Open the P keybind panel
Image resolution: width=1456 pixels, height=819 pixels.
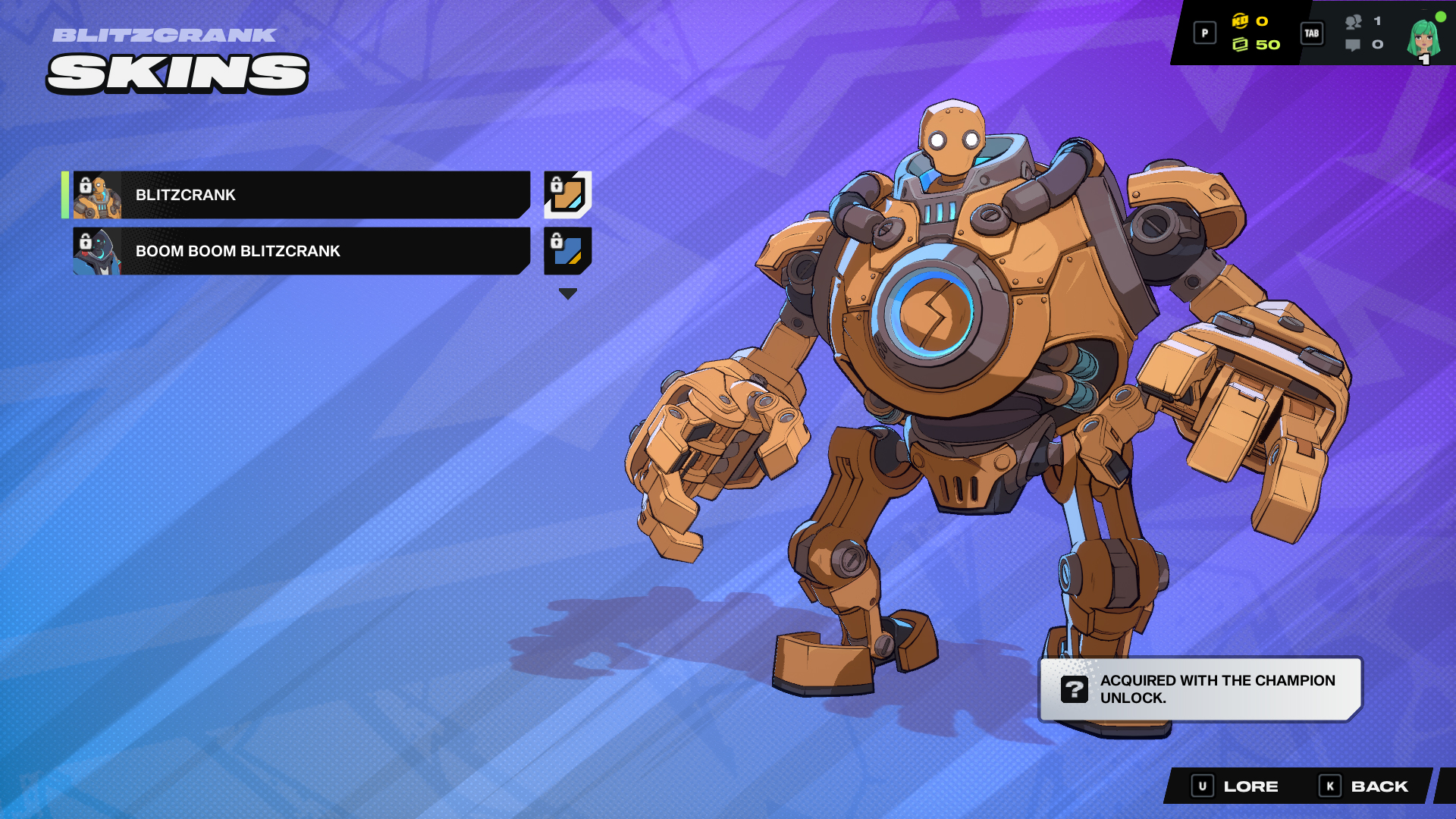tap(1204, 33)
